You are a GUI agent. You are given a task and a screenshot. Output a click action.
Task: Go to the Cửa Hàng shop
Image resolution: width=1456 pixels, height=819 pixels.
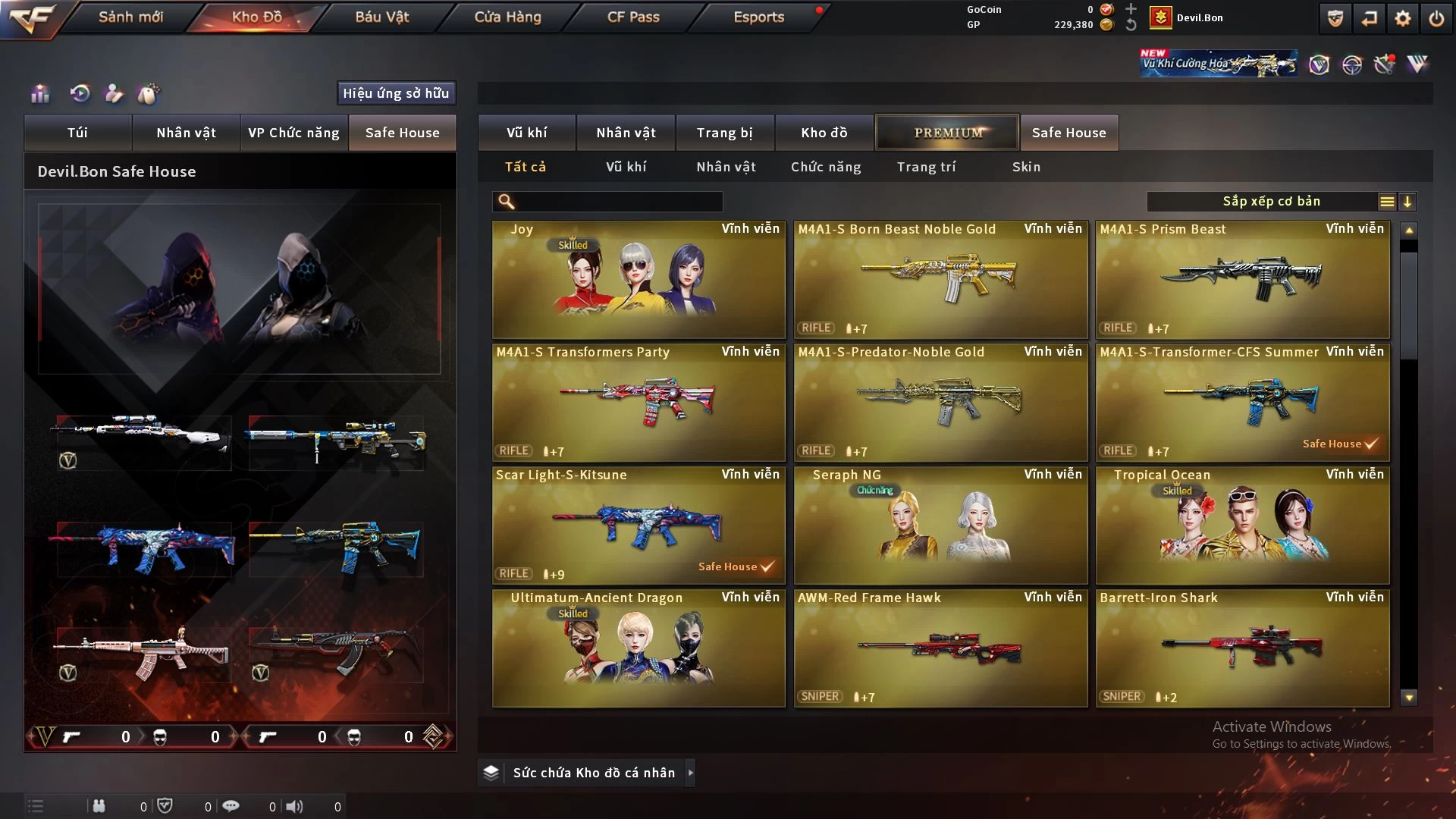(507, 17)
